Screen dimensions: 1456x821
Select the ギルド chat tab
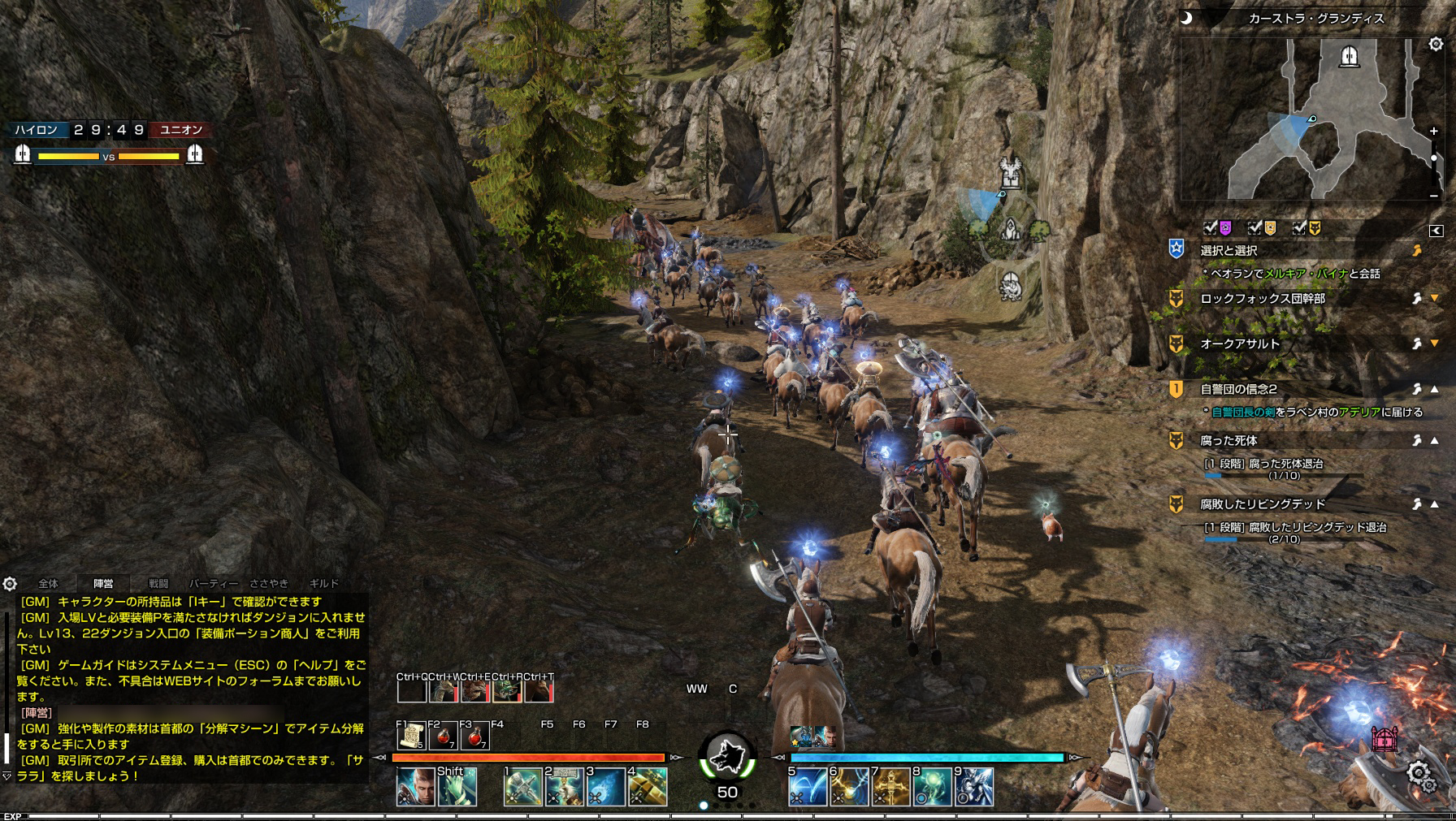323,583
